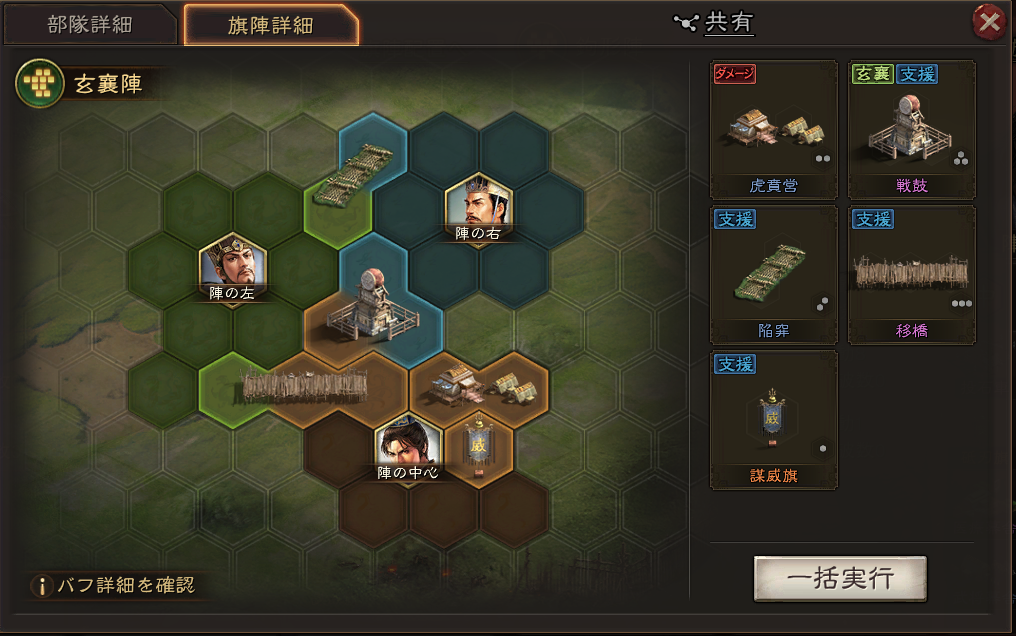Select the 陣の右 general portrait
This screenshot has width=1016, height=636.
(478, 207)
